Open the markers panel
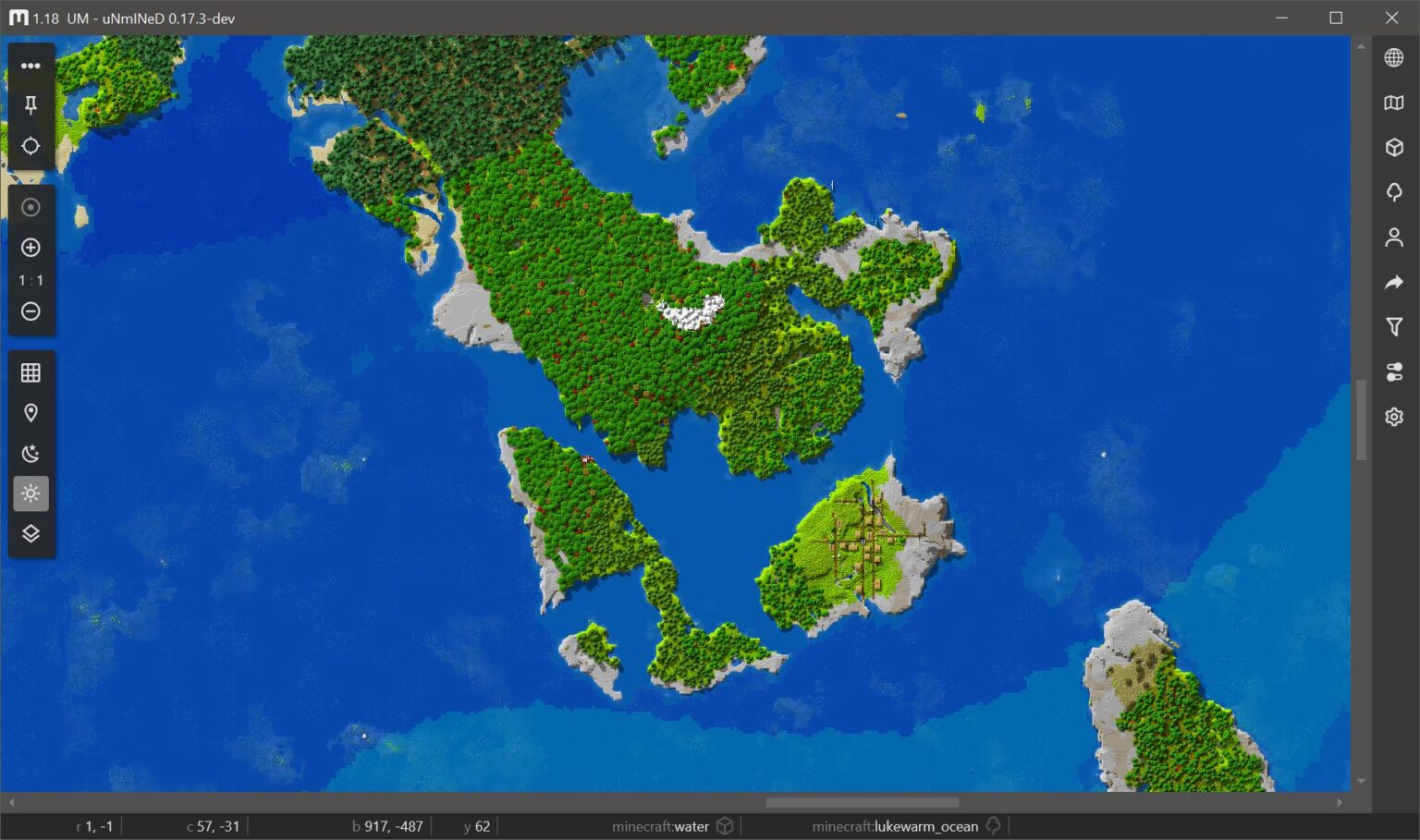1420x840 pixels. coord(31,412)
